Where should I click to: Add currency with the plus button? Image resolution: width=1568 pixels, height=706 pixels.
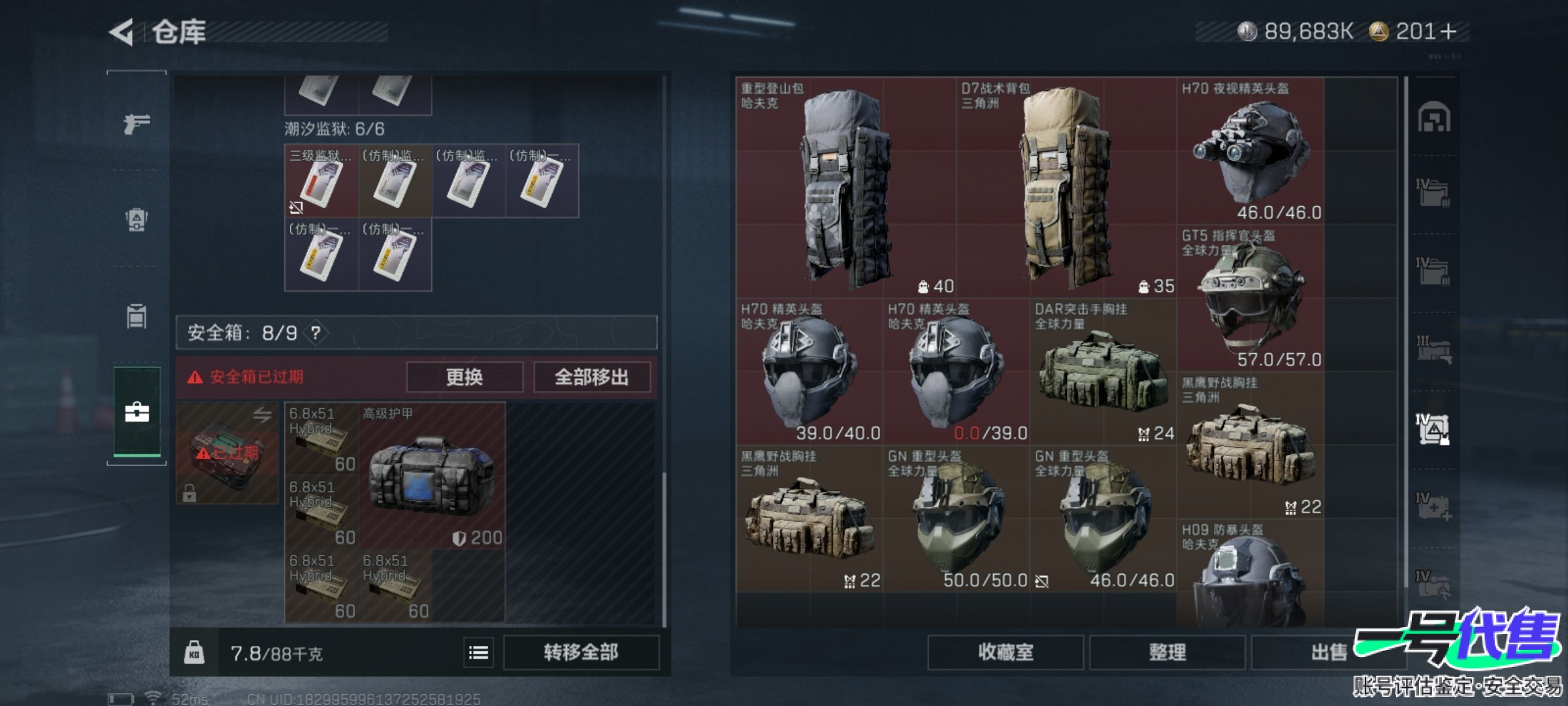pos(1448,31)
